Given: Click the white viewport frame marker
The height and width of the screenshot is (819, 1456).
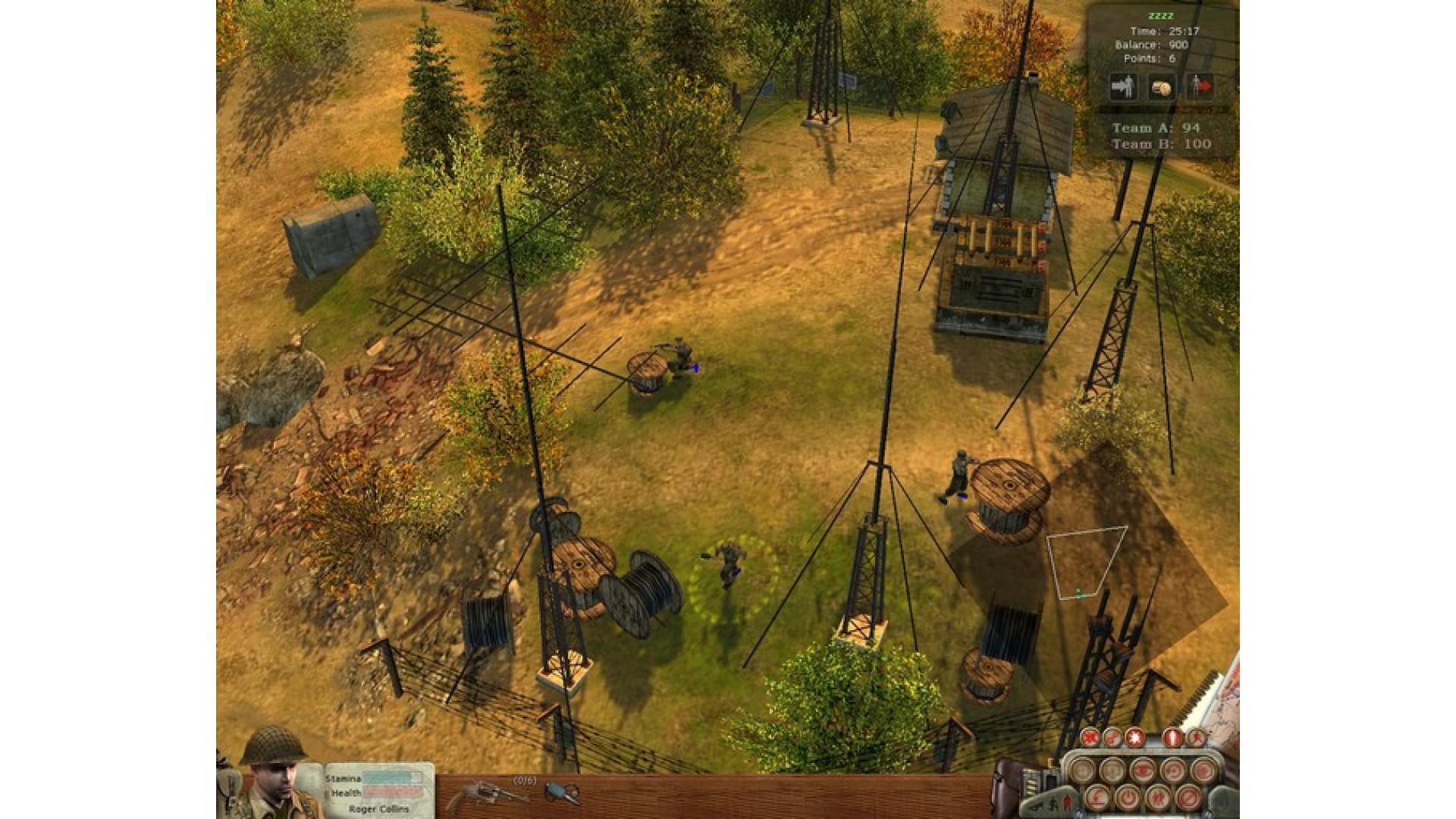Looking at the screenshot, I should (x=1085, y=561).
